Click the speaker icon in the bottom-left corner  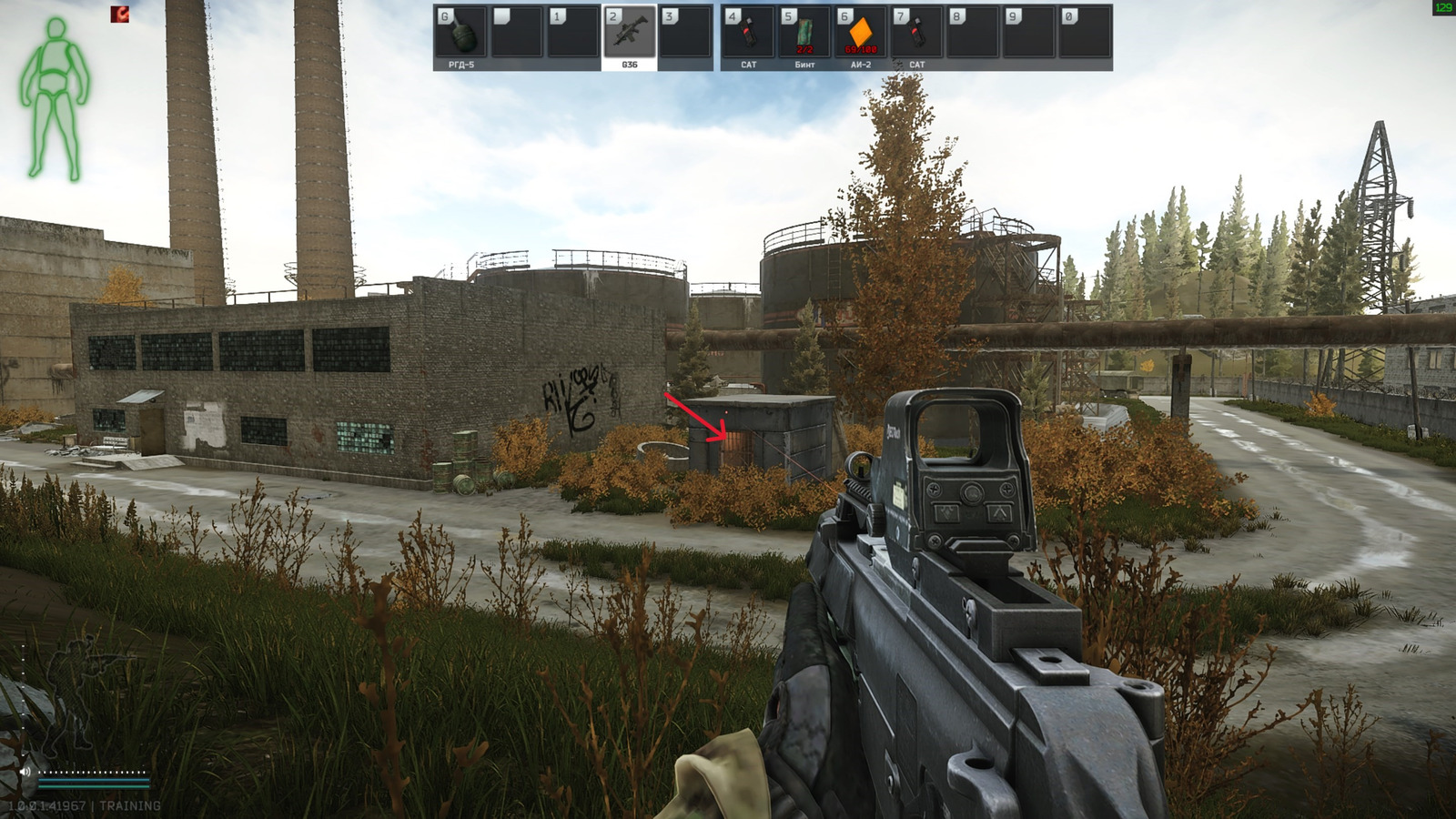(x=25, y=772)
